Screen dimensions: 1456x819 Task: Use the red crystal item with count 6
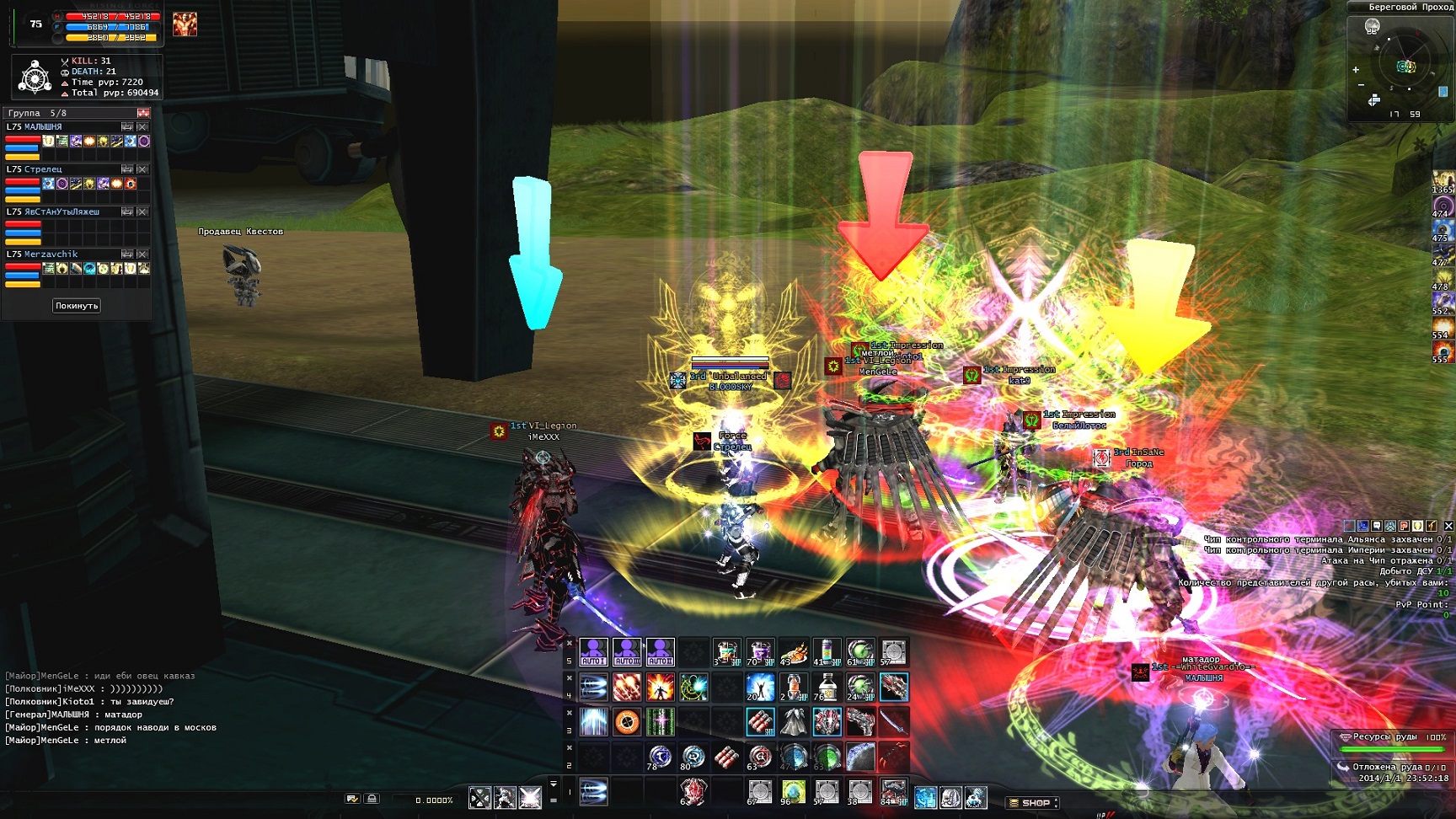(693, 791)
